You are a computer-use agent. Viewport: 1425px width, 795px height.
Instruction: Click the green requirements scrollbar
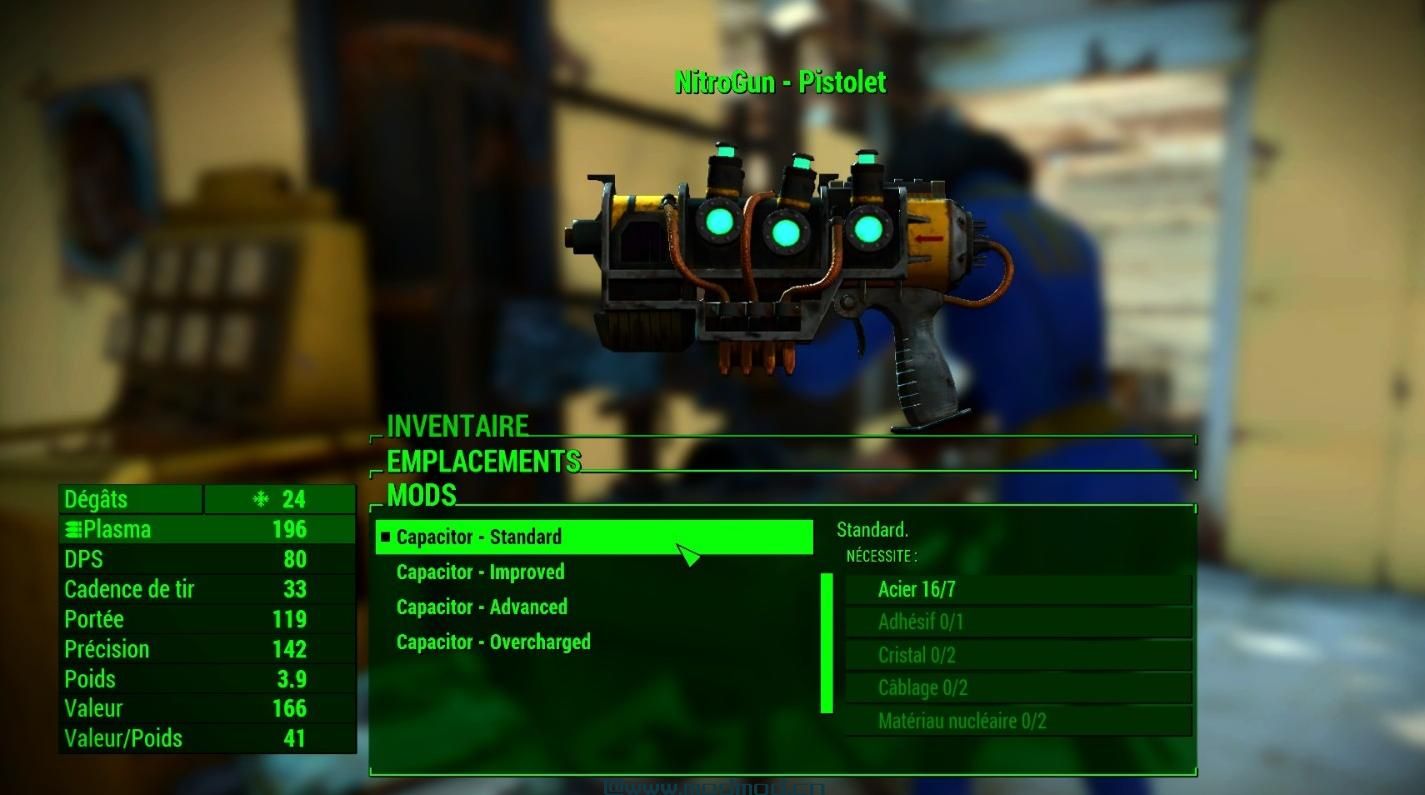click(x=826, y=643)
